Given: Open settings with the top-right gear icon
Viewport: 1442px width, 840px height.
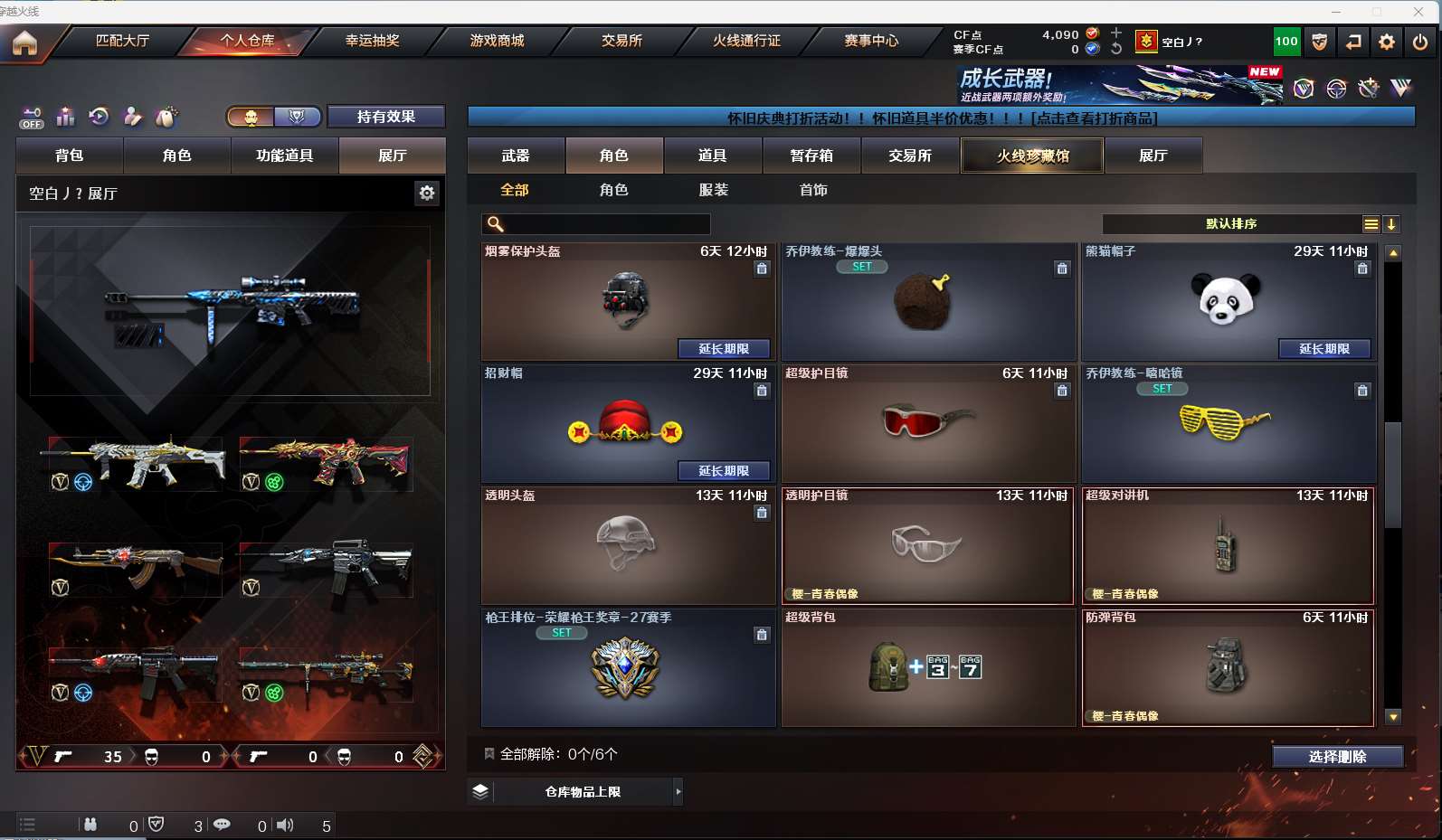Looking at the screenshot, I should point(1386,42).
